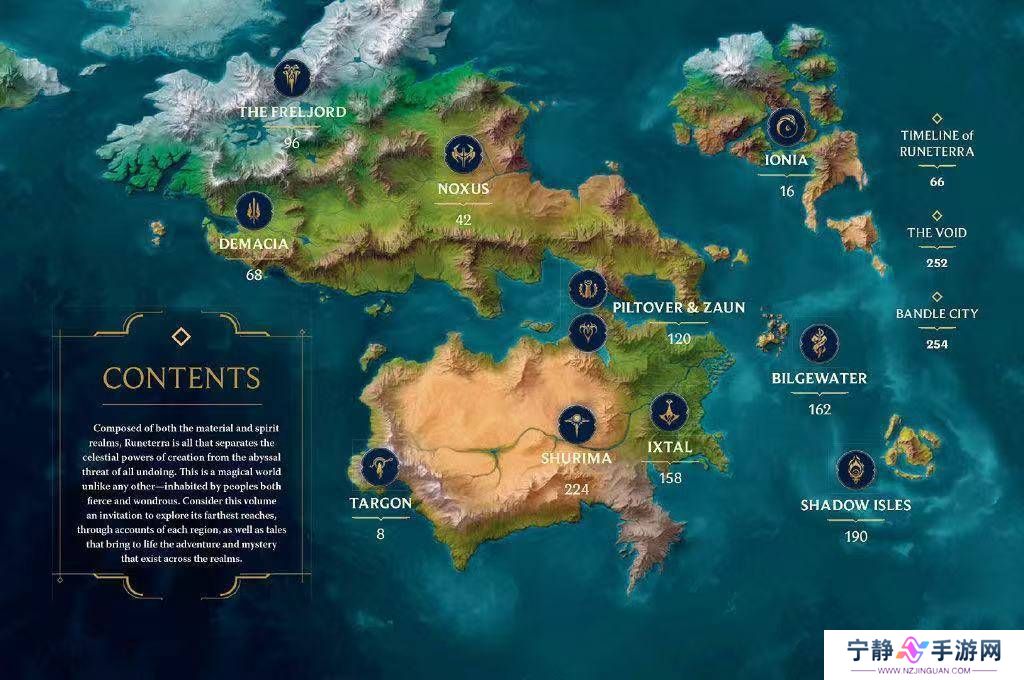The image size is (1024, 680).
Task: Choose the Demacia emblem on the map
Action: pos(254,210)
